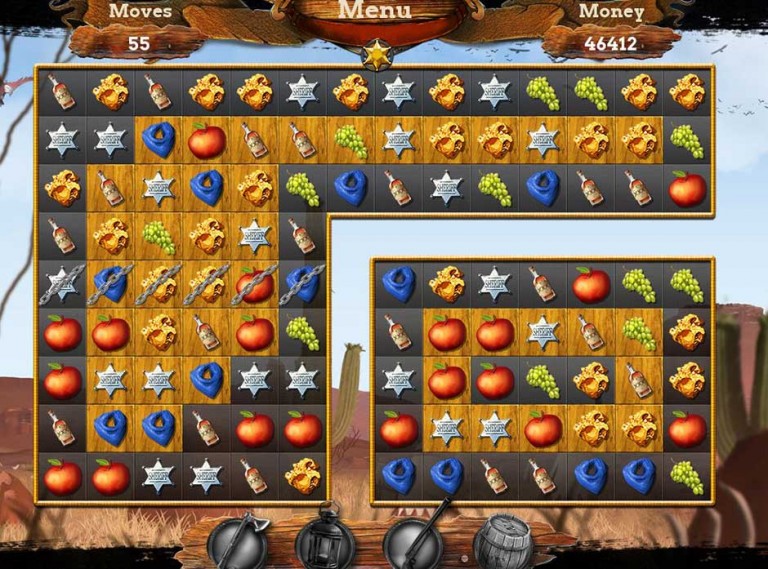
Task: Select the chained red apple tile
Action: coord(255,285)
